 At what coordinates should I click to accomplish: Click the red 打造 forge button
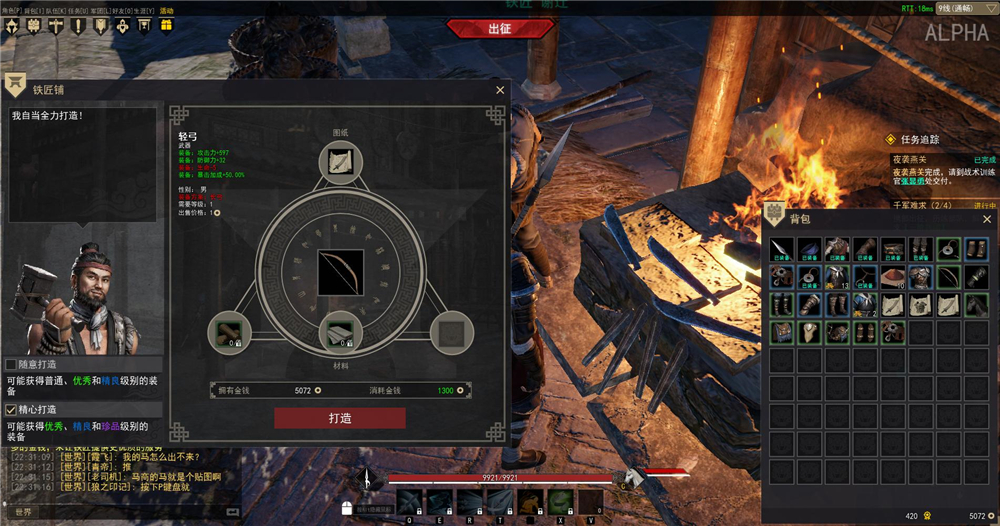pyautogui.click(x=340, y=418)
